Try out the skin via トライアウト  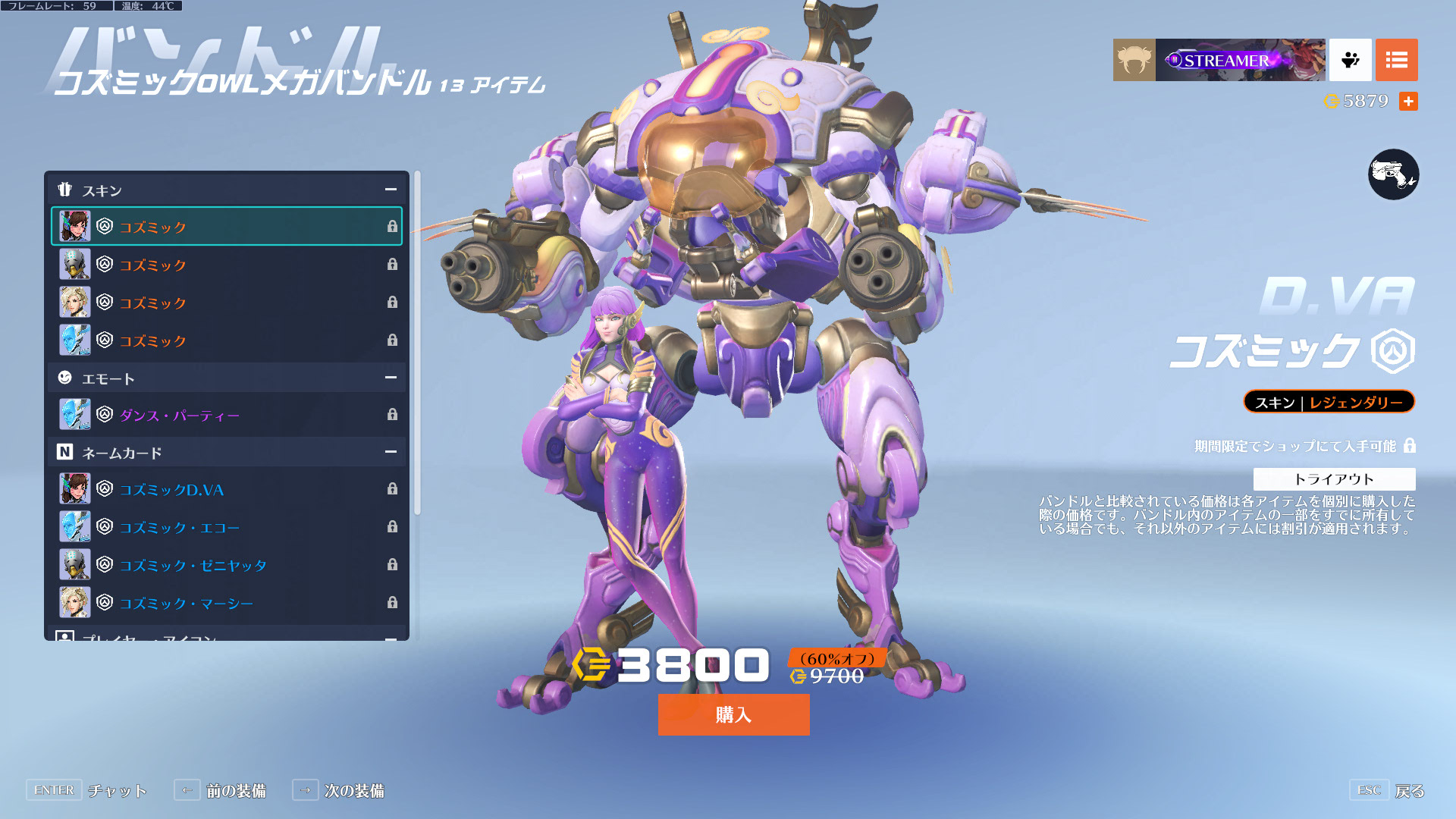[x=1334, y=479]
